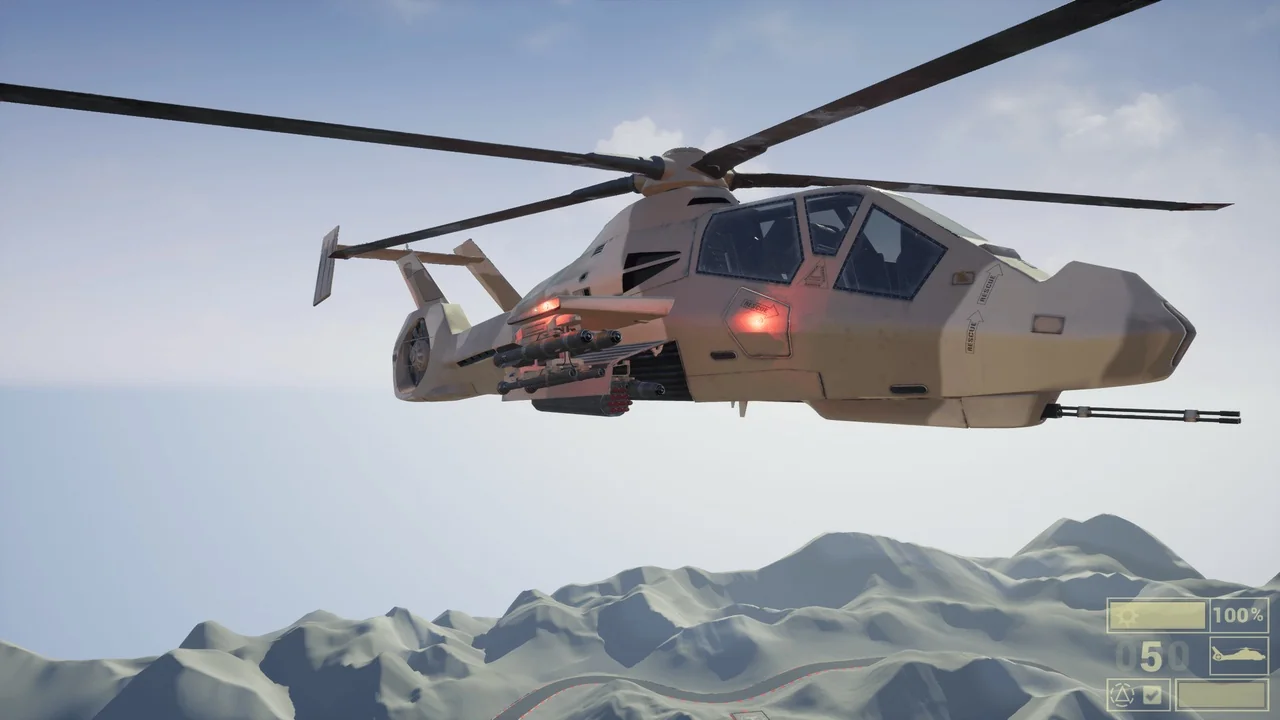Toggle the target lock checkmark box

click(1152, 694)
